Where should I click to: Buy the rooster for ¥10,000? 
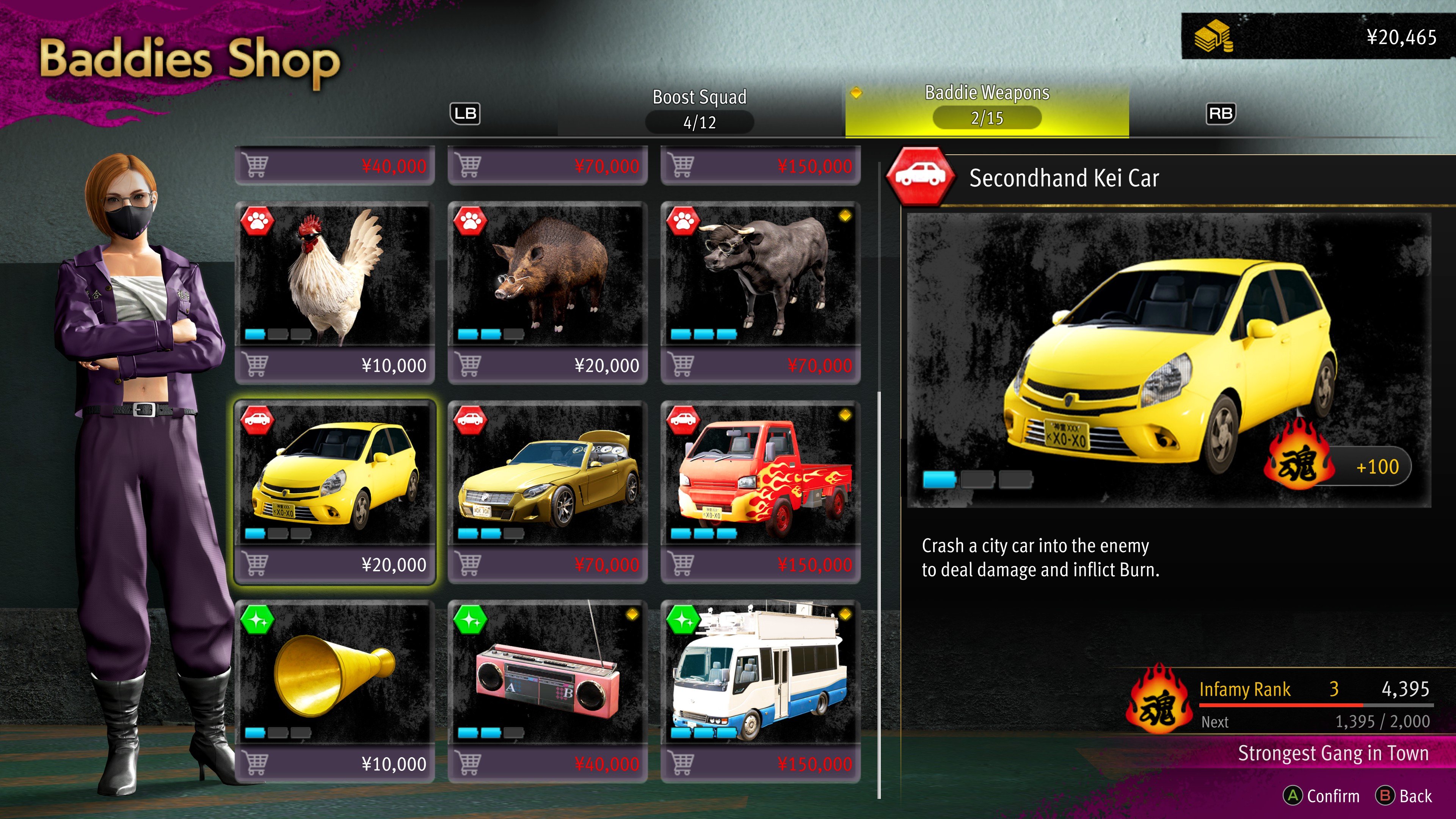tap(334, 365)
